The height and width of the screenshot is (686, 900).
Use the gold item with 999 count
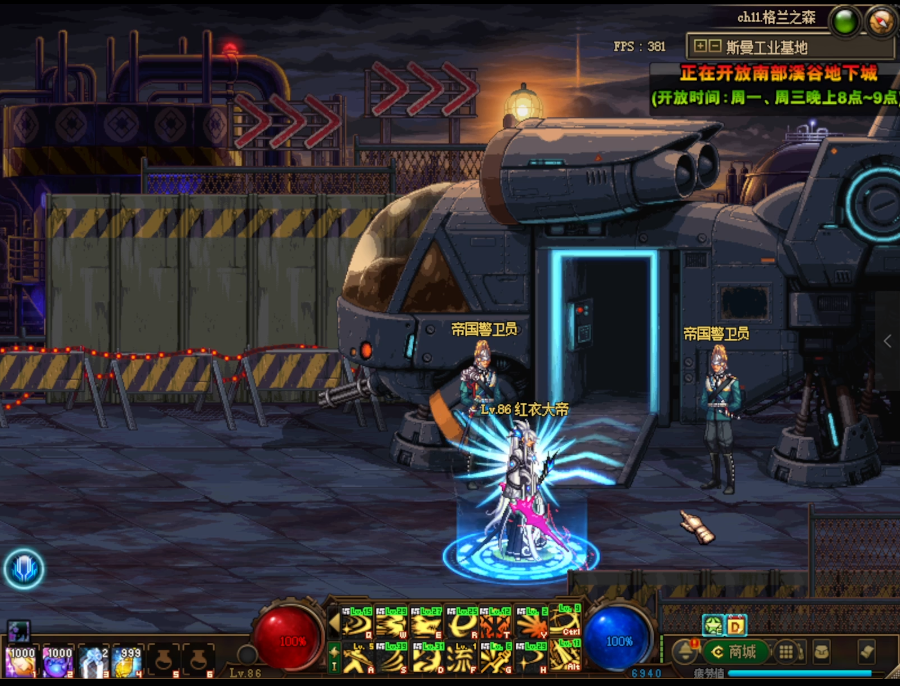point(127,661)
